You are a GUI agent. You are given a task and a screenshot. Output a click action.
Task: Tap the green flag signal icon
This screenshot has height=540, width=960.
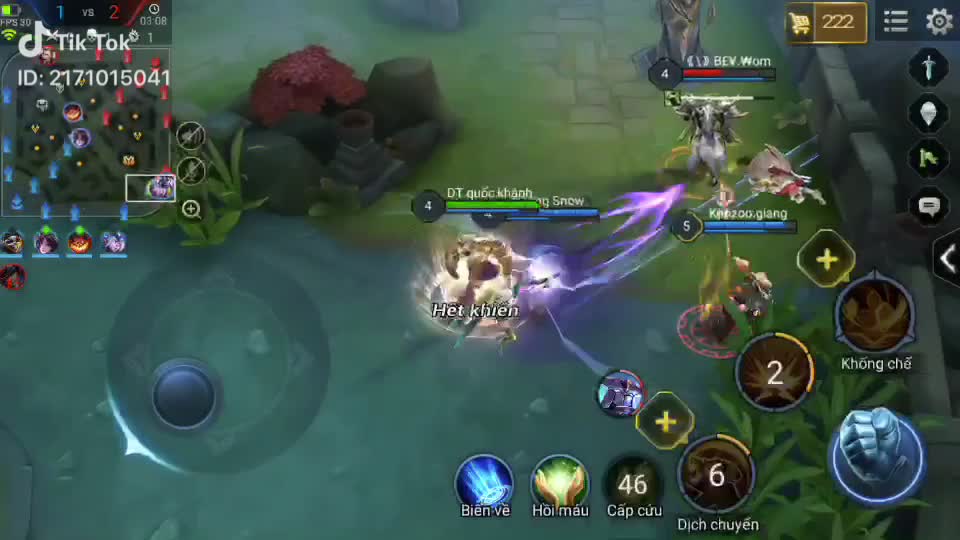point(929,159)
